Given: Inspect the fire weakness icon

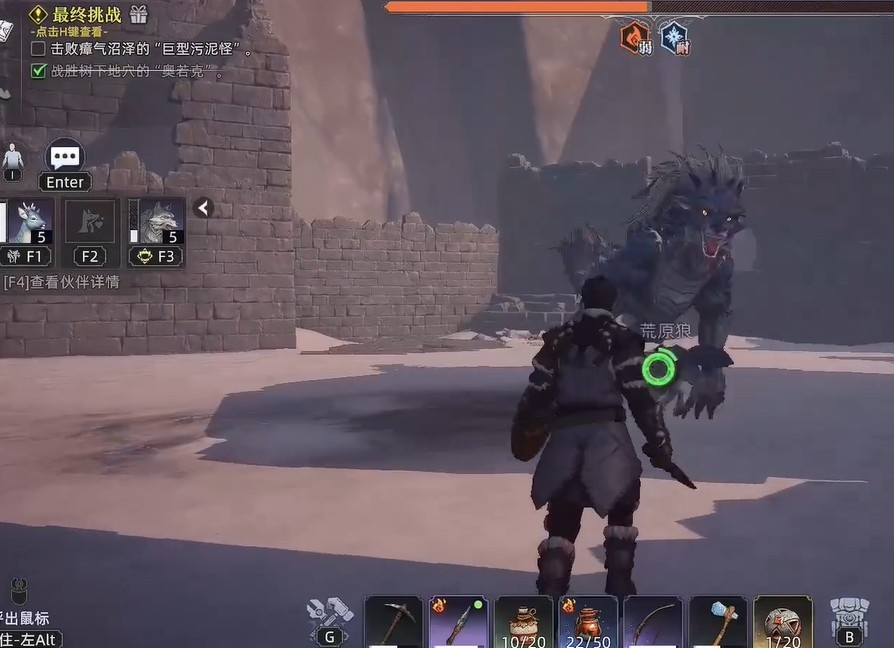Looking at the screenshot, I should (635, 38).
